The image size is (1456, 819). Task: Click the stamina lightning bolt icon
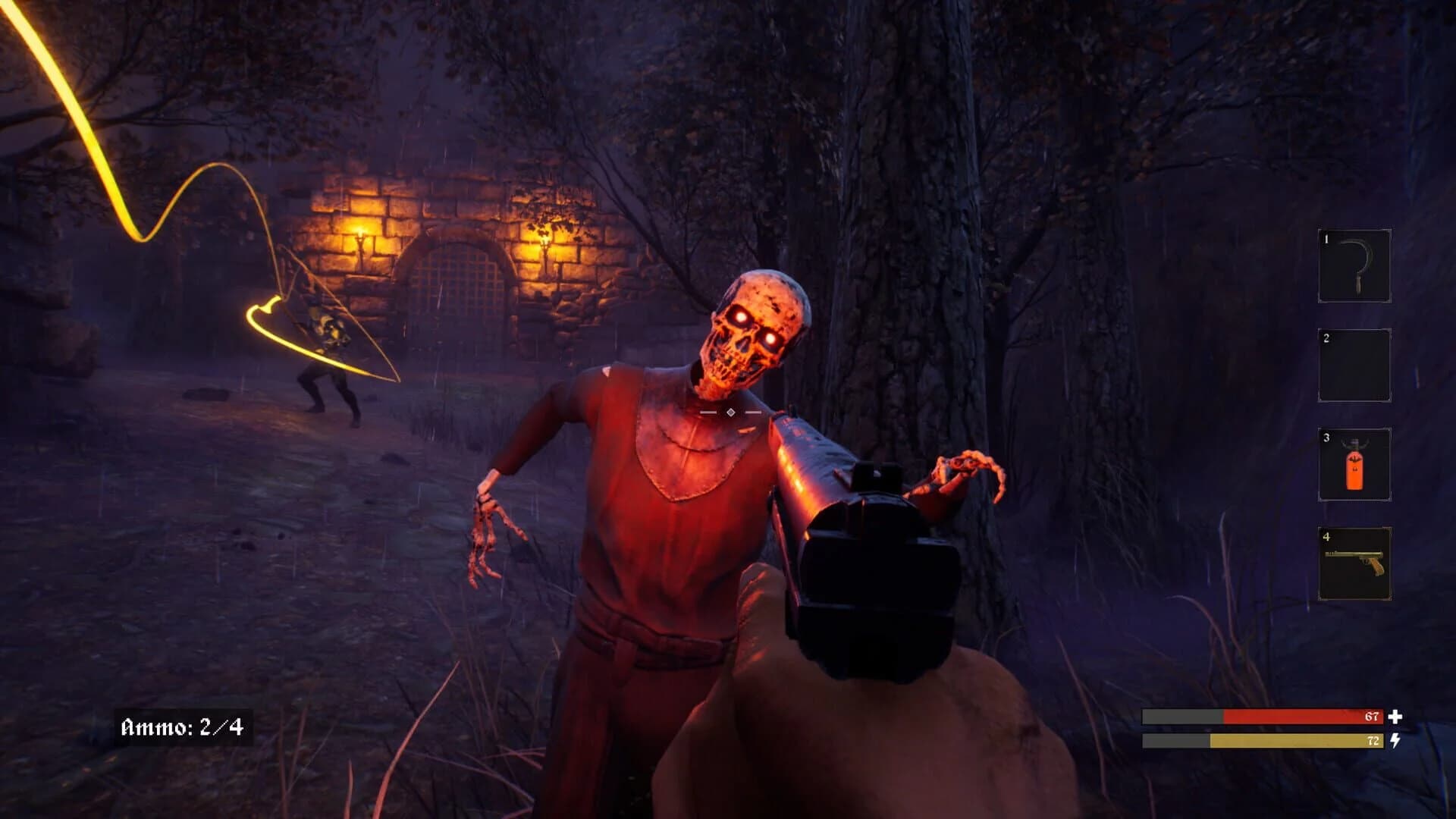(x=1395, y=741)
